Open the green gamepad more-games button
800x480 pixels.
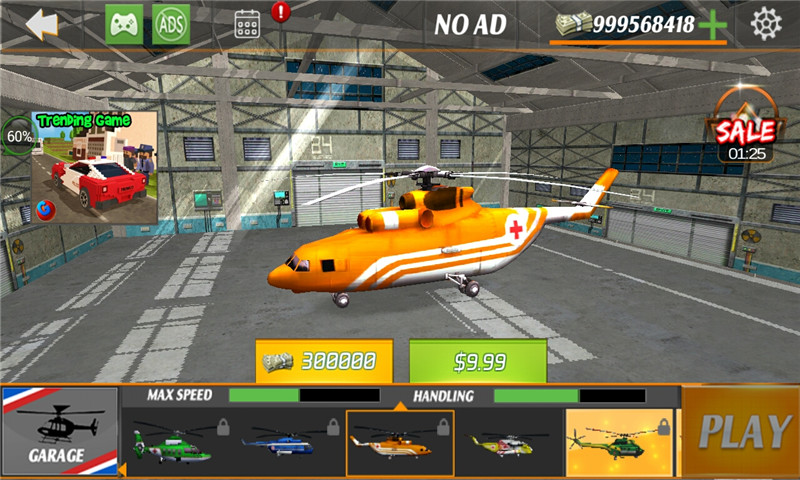point(124,24)
